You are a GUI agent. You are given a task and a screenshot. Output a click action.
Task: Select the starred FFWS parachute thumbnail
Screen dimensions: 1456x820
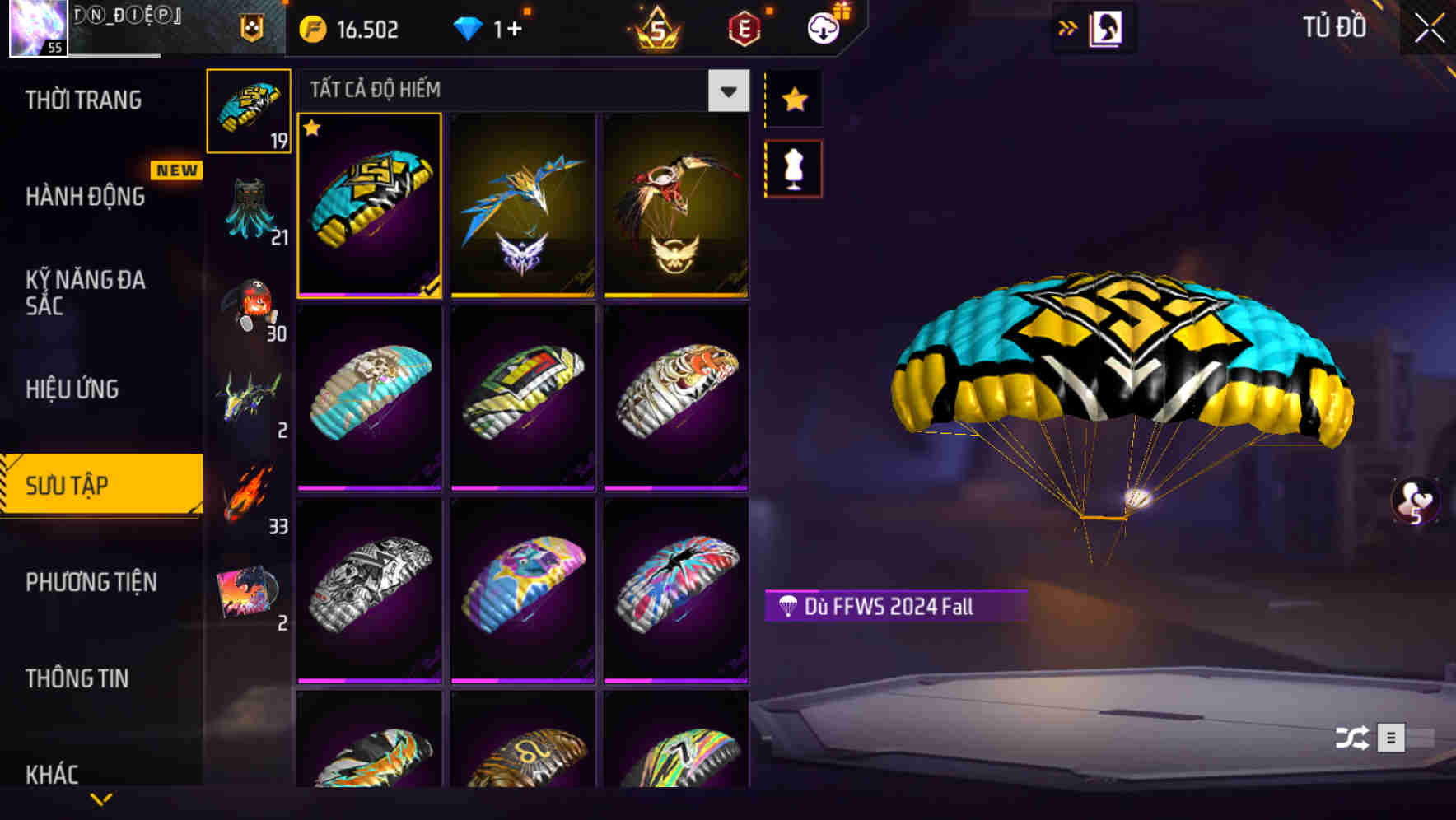pyautogui.click(x=370, y=206)
